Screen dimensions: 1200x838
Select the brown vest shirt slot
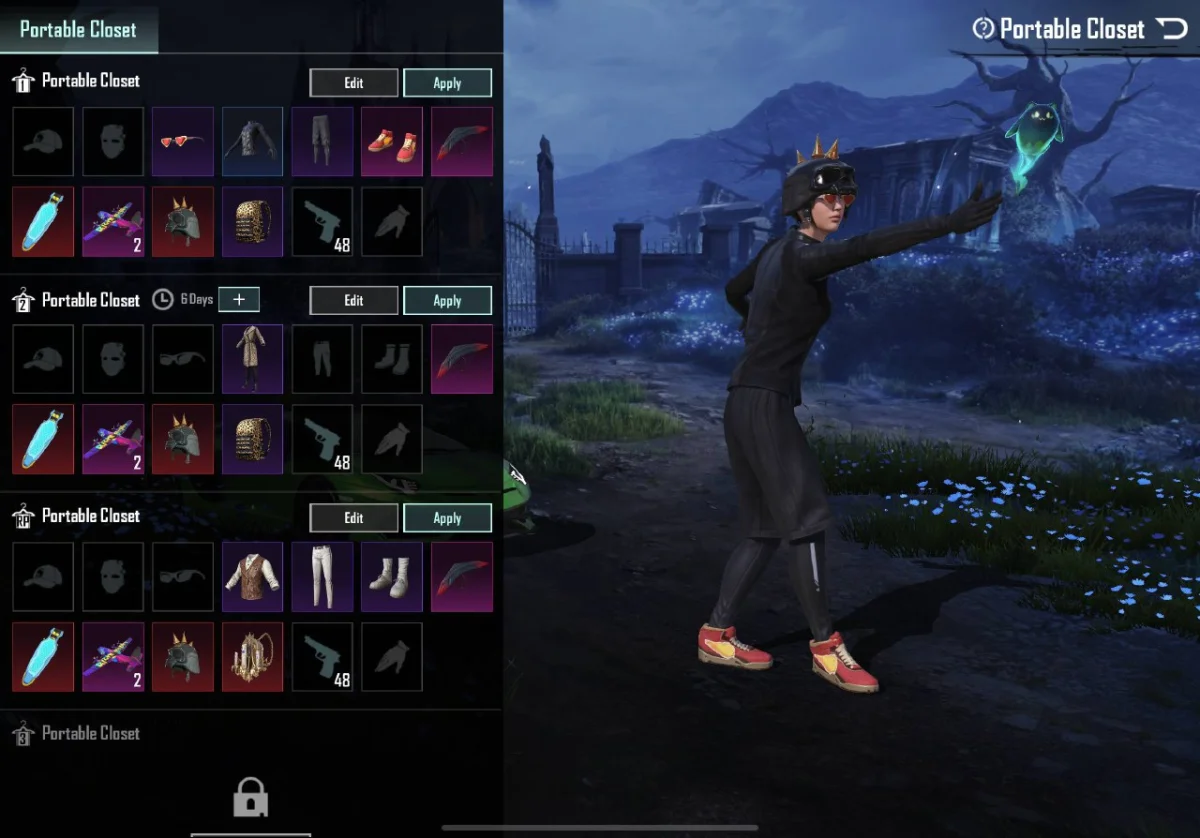tap(252, 576)
